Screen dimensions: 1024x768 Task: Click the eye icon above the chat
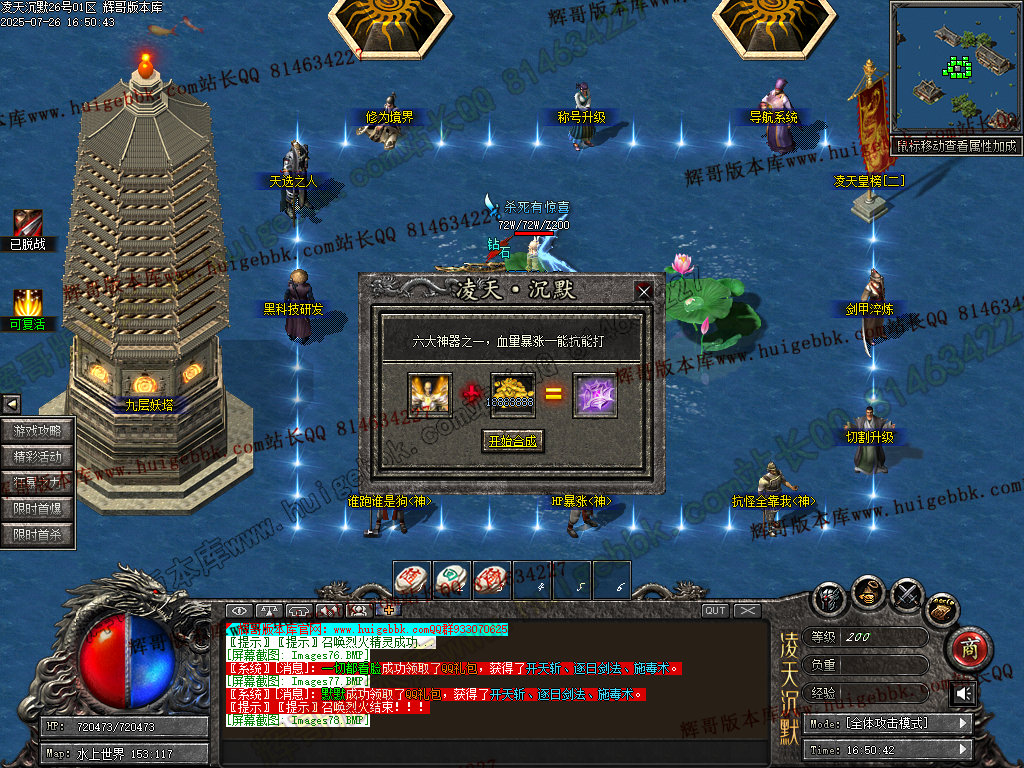click(238, 610)
